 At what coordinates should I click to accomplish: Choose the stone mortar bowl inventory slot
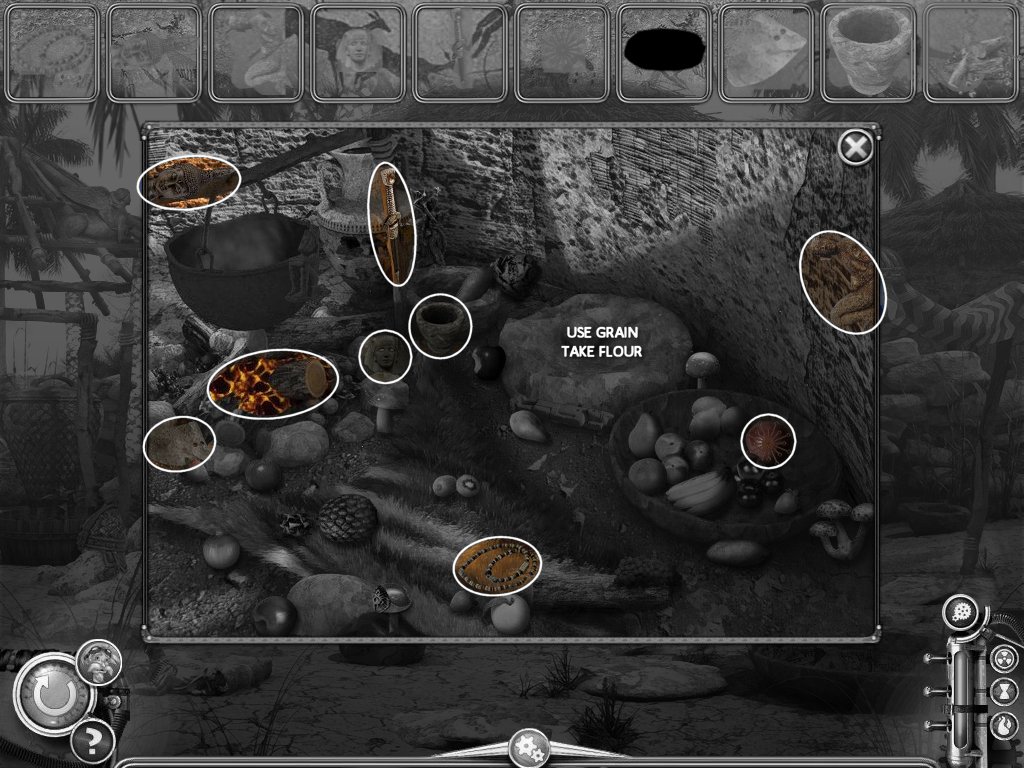pos(868,53)
